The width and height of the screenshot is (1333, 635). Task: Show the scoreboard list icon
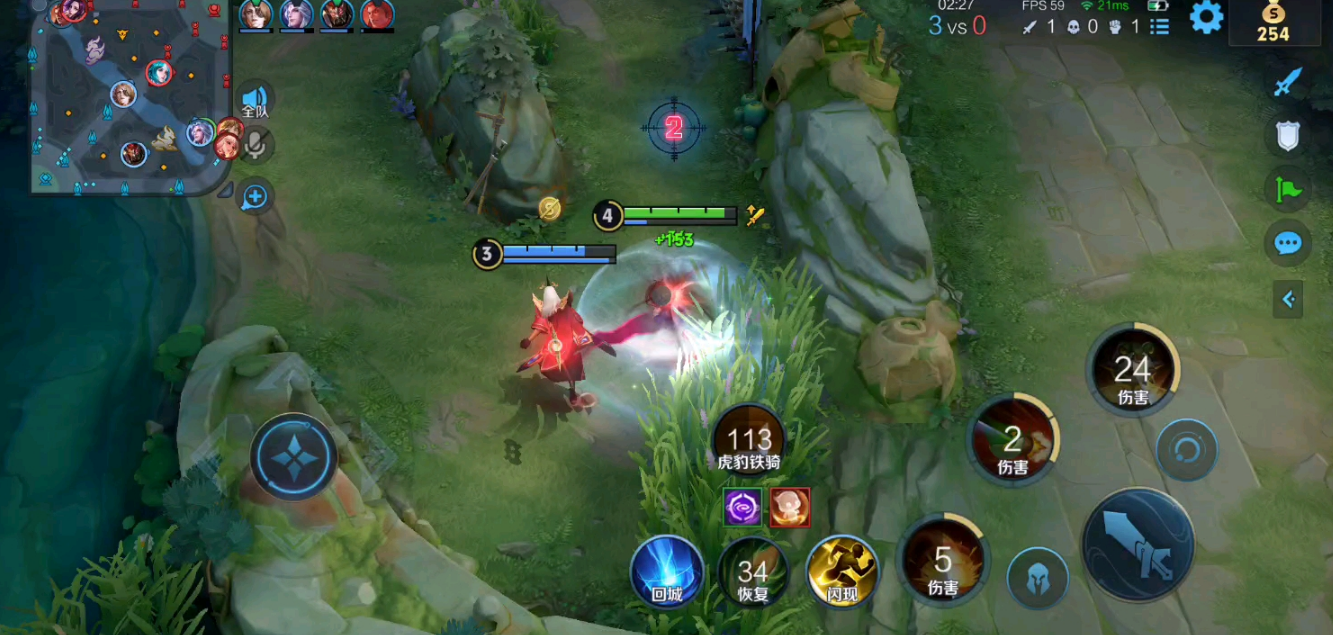click(1159, 27)
